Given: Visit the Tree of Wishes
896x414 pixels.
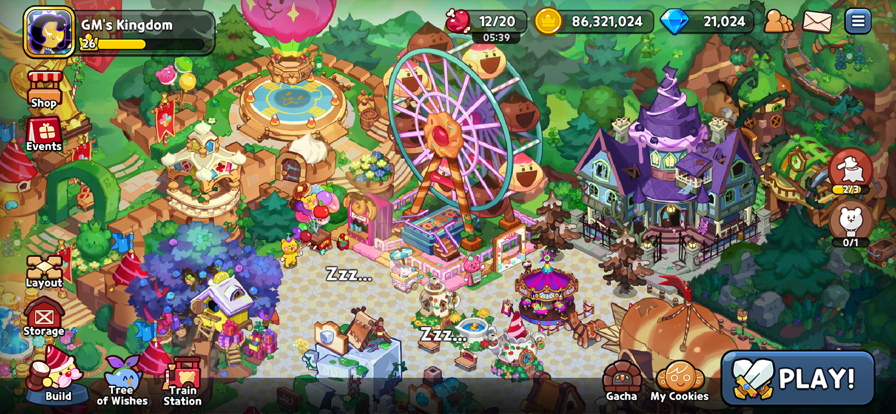Looking at the screenshot, I should coord(122,381).
